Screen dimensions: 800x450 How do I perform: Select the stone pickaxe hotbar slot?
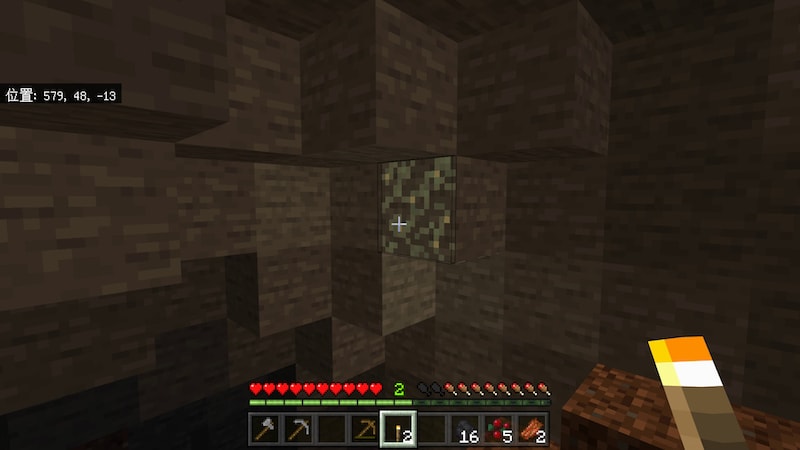click(297, 430)
